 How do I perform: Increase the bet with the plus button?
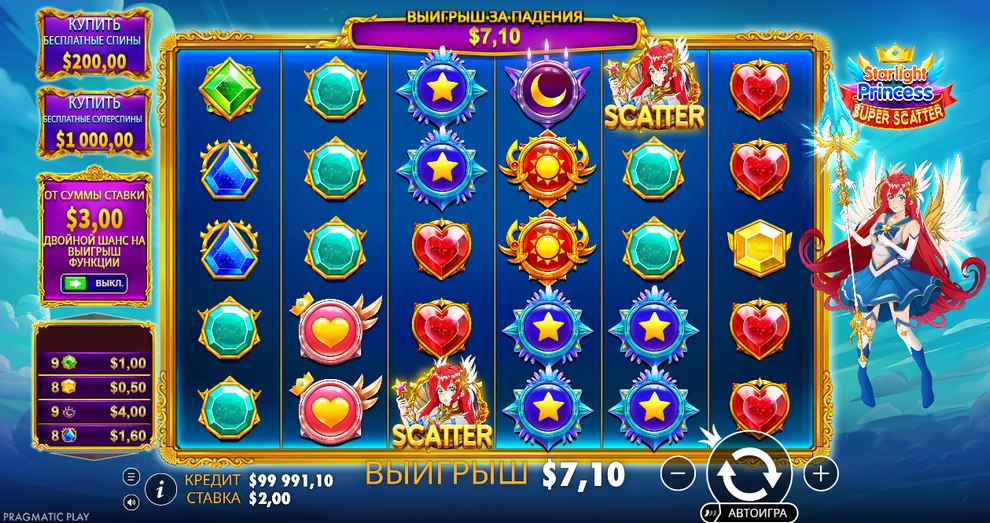click(820, 471)
